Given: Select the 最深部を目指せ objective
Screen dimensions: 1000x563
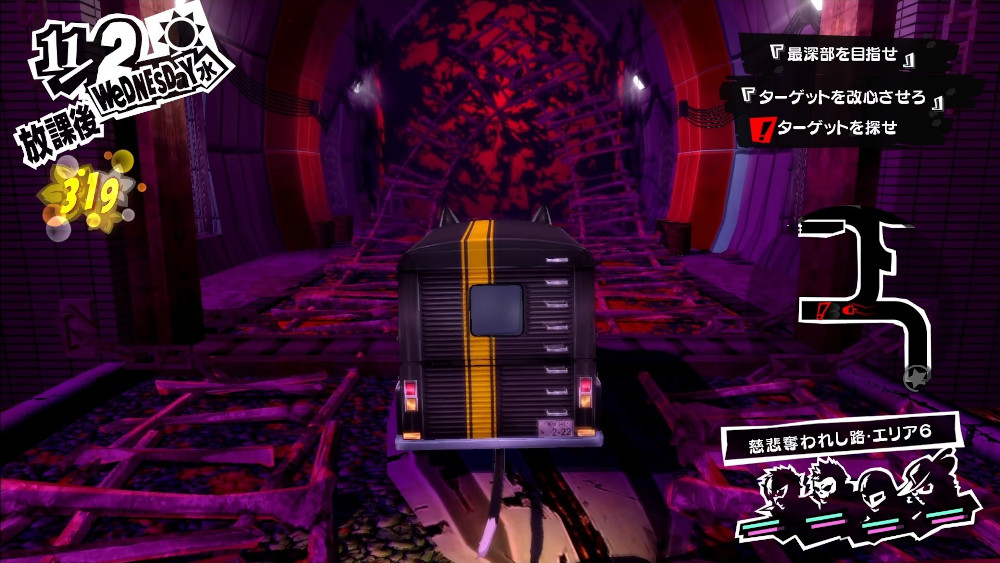Looking at the screenshot, I should [x=836, y=56].
